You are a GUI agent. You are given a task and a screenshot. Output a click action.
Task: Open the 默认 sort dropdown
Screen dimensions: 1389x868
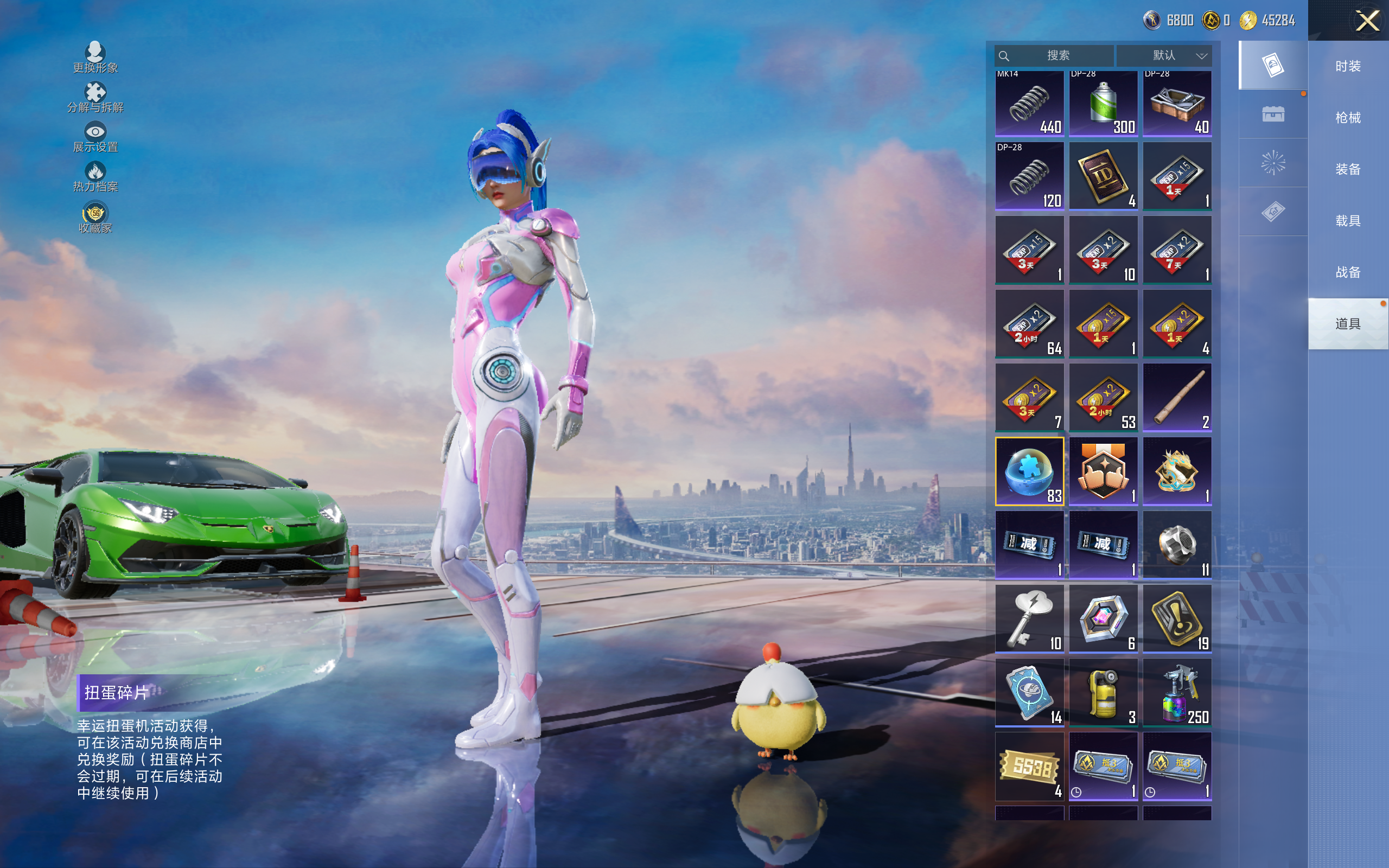(x=1164, y=56)
